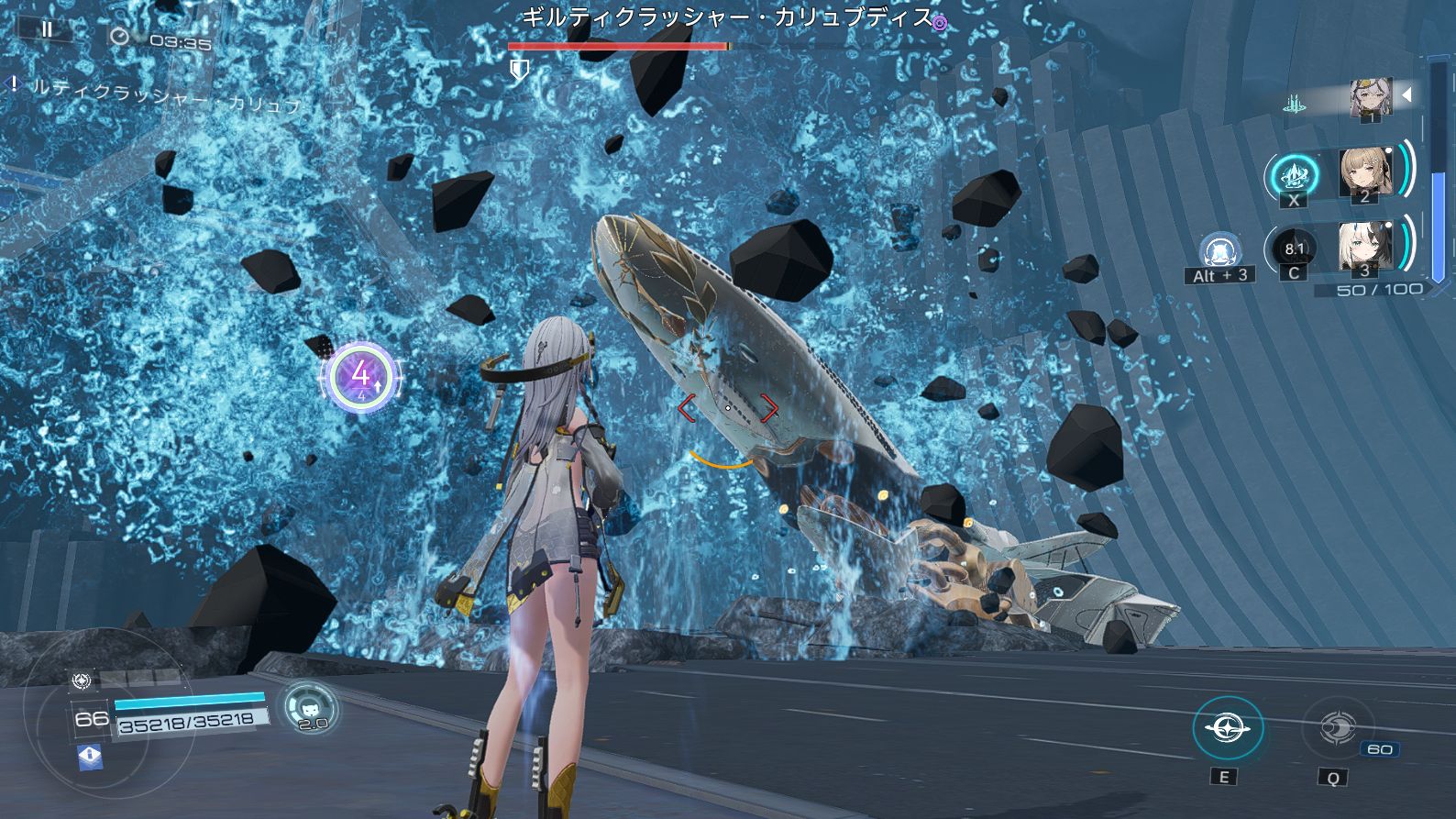Screen dimensions: 1456x819
Task: Trigger the cat-eared helmet team skill icon
Action: pyautogui.click(x=1220, y=250)
